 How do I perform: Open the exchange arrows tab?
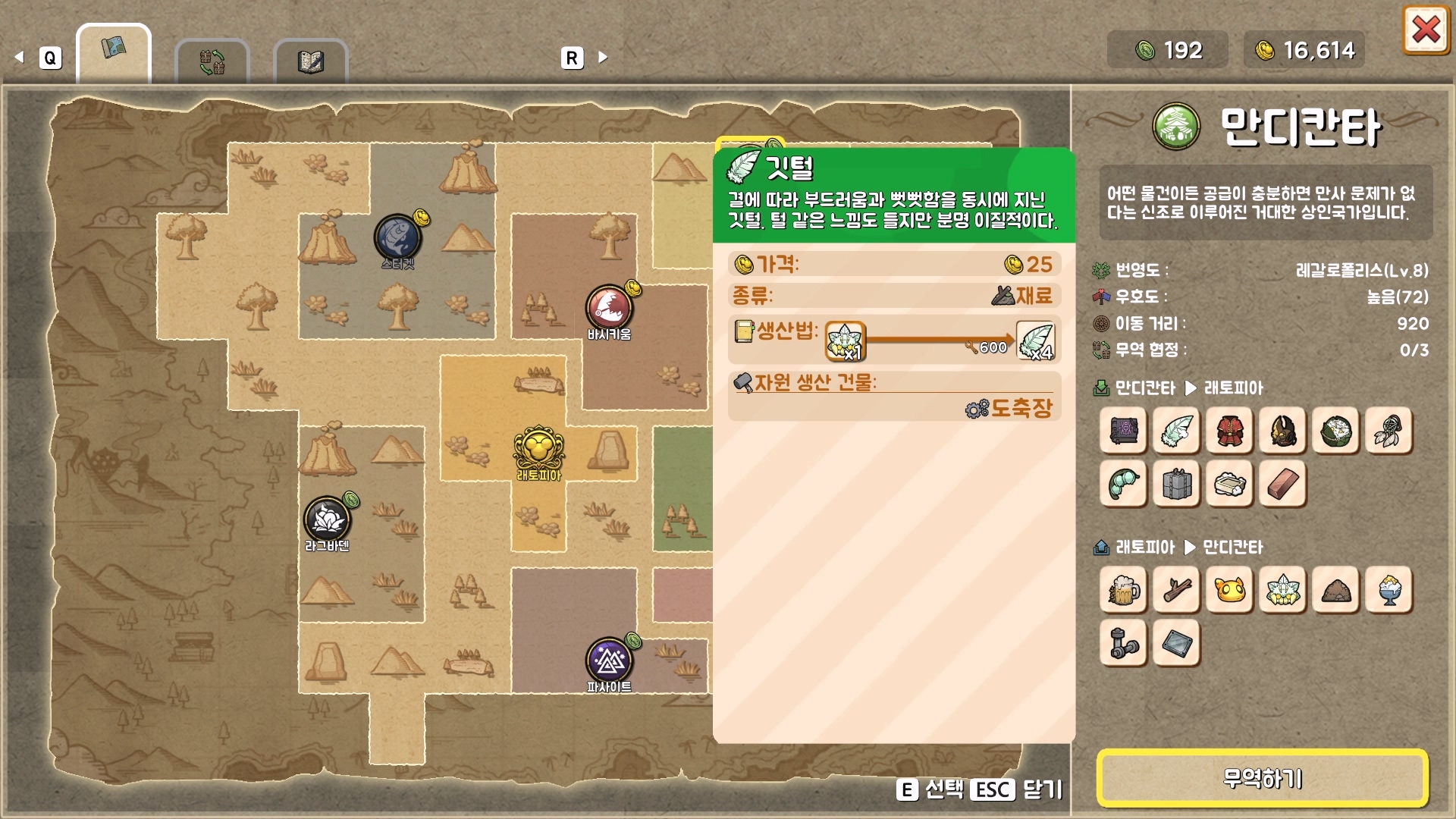[x=212, y=61]
